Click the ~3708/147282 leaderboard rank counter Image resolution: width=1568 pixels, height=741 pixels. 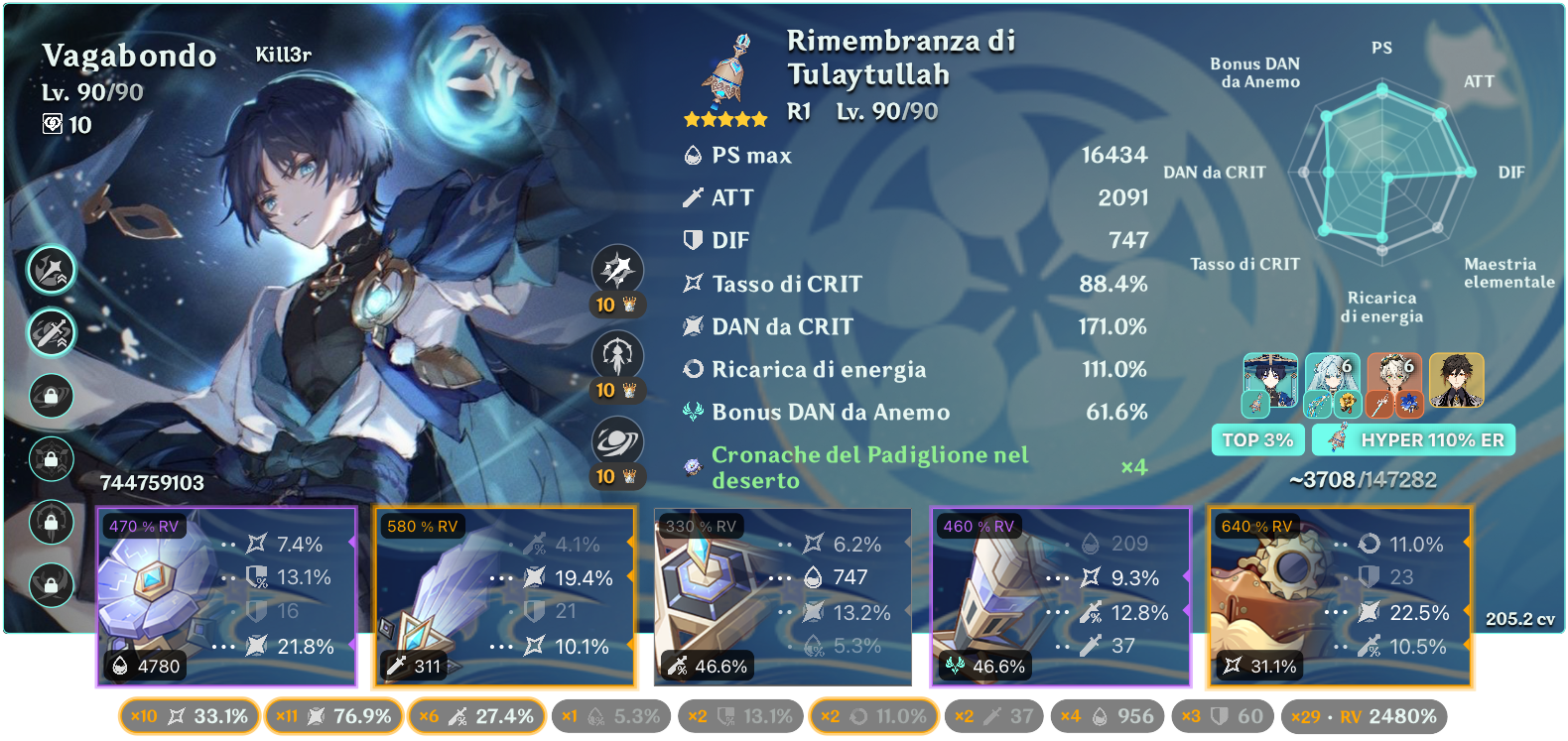tap(1364, 479)
